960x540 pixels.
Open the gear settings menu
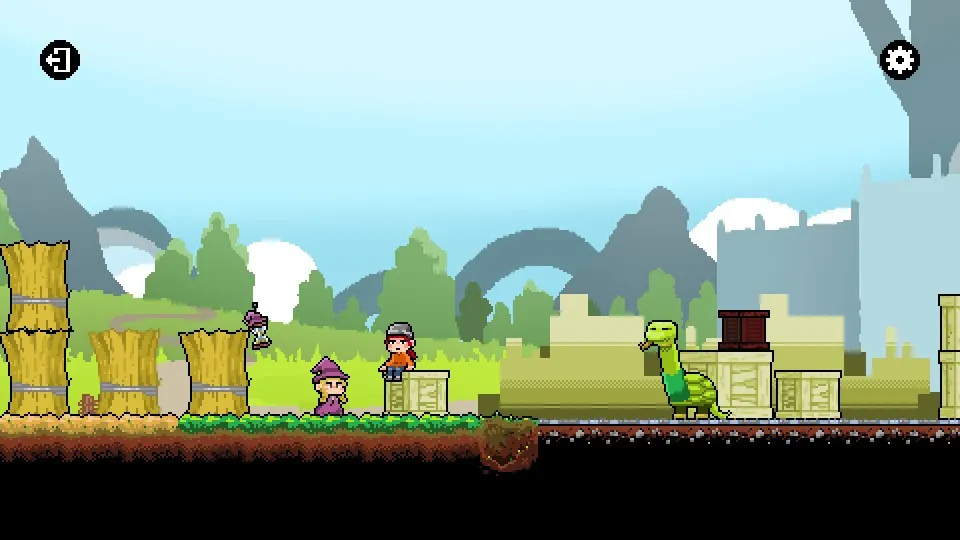(899, 60)
